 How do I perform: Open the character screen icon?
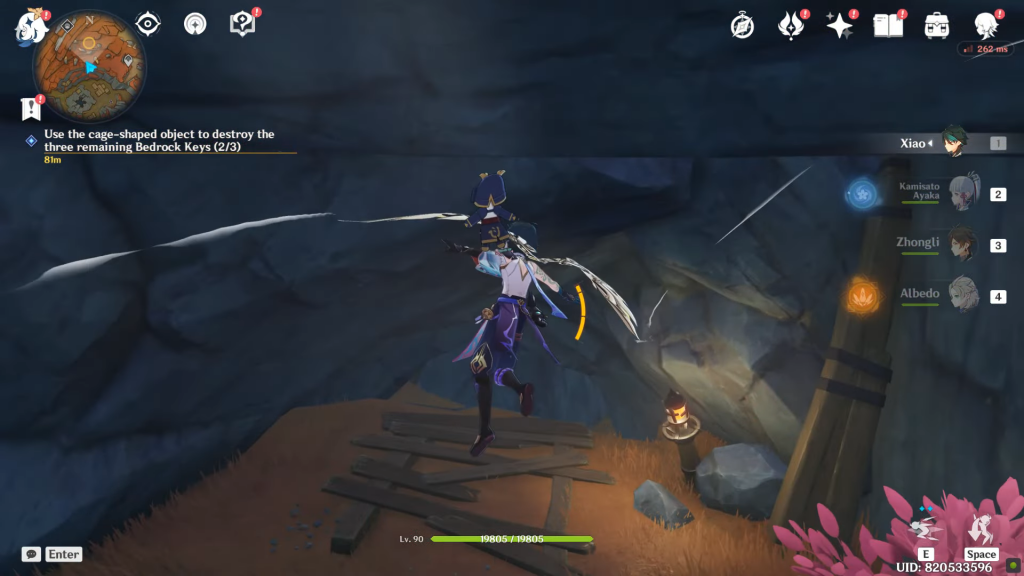[987, 26]
